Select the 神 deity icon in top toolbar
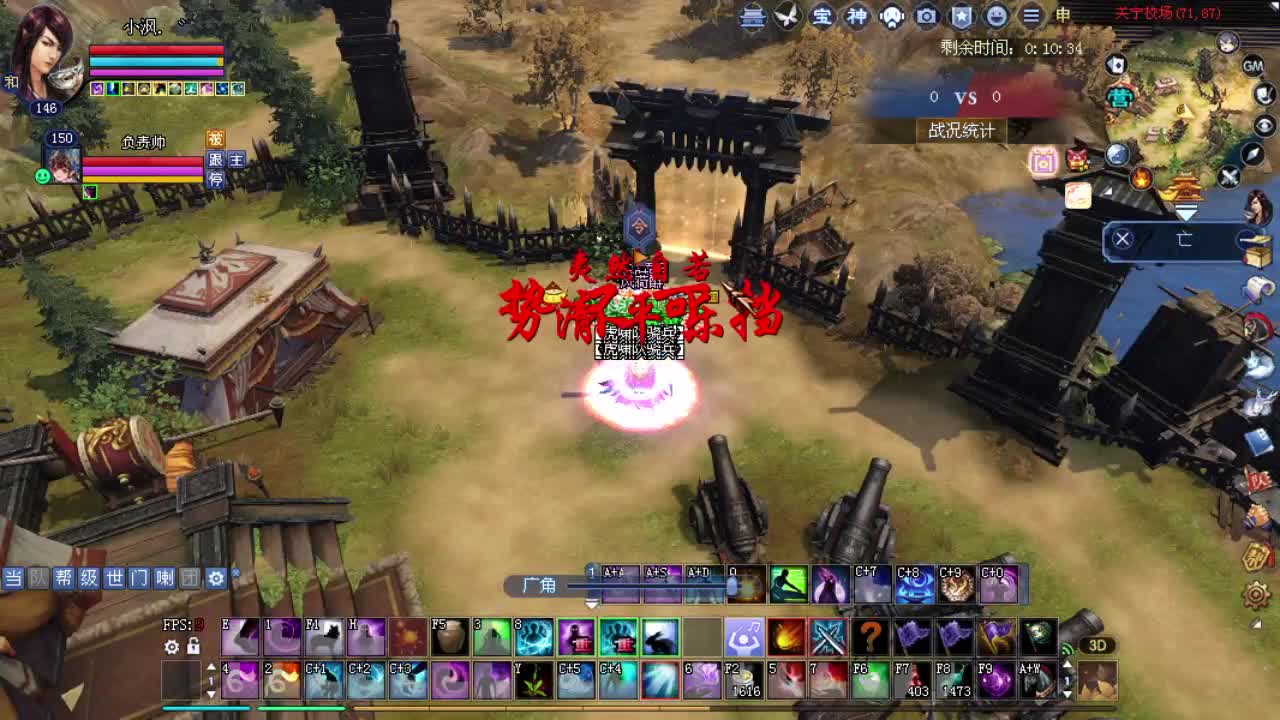 [856, 17]
